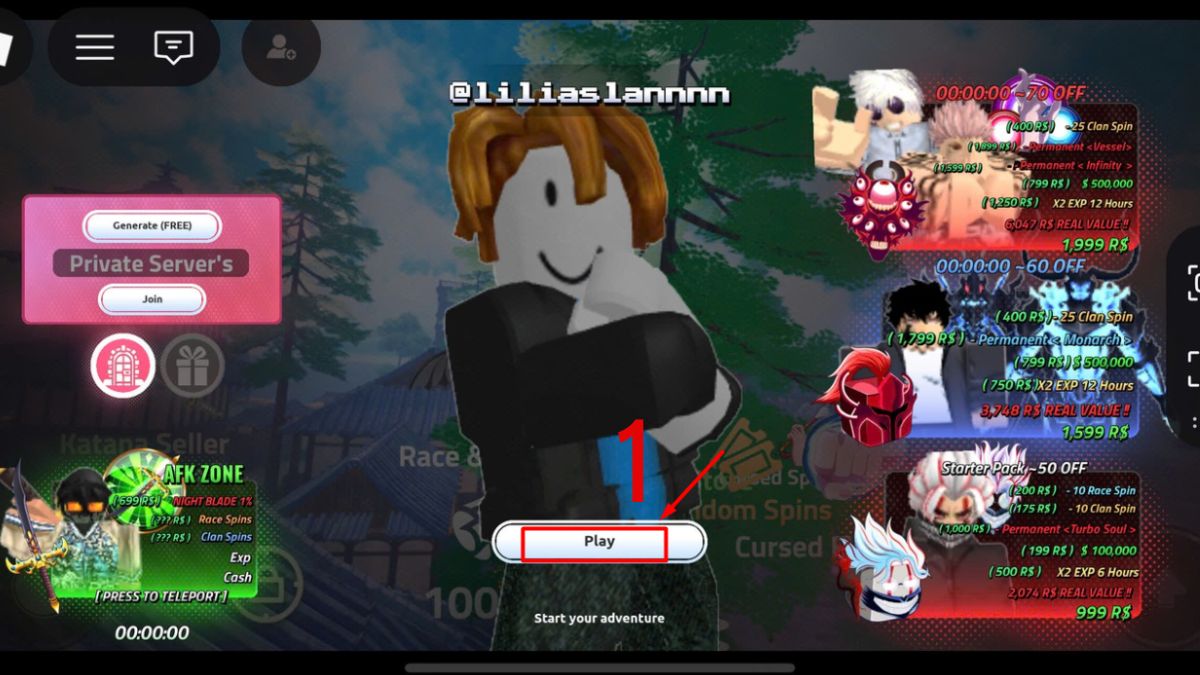Join a private server

click(152, 299)
